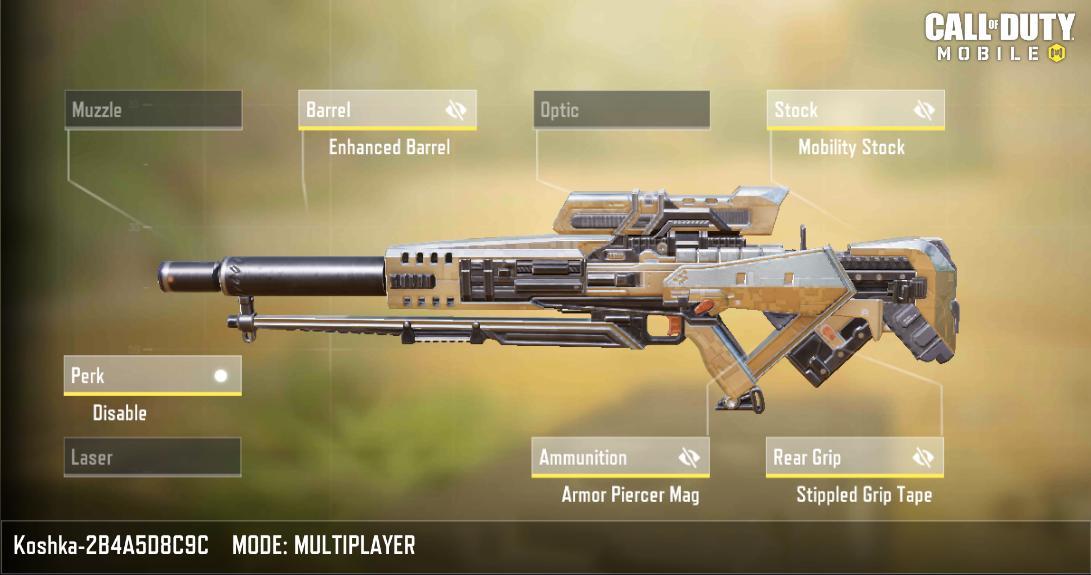This screenshot has width=1091, height=575.
Task: Open the empty Laser attachment slot
Action: [x=152, y=458]
